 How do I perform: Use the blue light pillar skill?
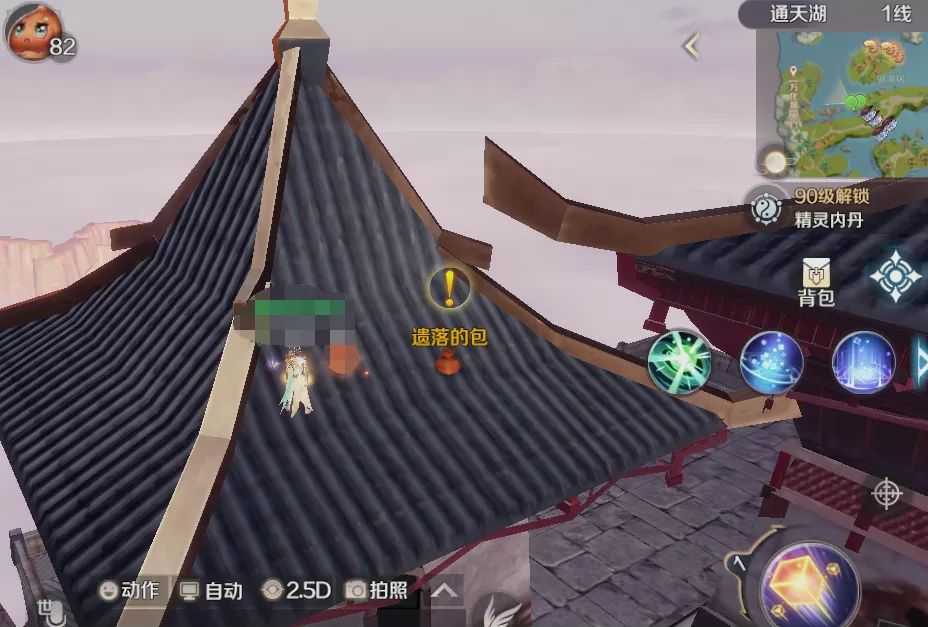click(x=863, y=362)
